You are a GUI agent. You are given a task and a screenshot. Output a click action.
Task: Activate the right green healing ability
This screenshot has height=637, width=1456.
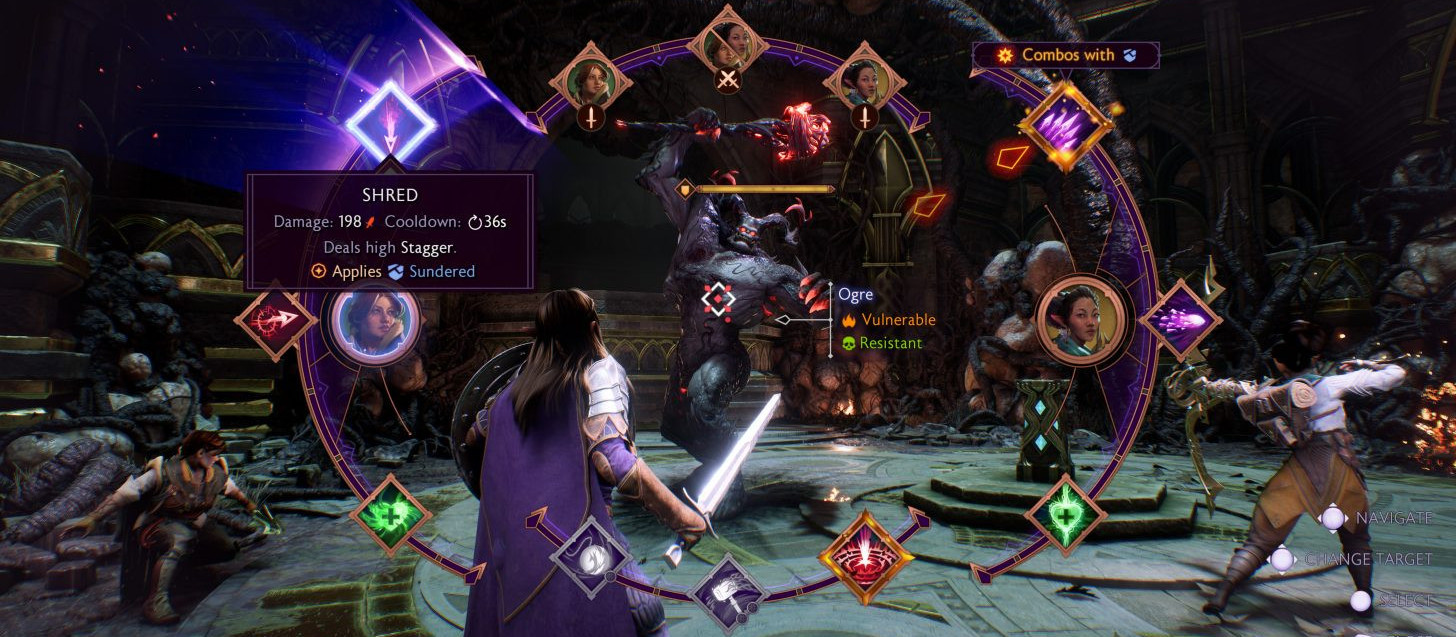coord(1065,514)
